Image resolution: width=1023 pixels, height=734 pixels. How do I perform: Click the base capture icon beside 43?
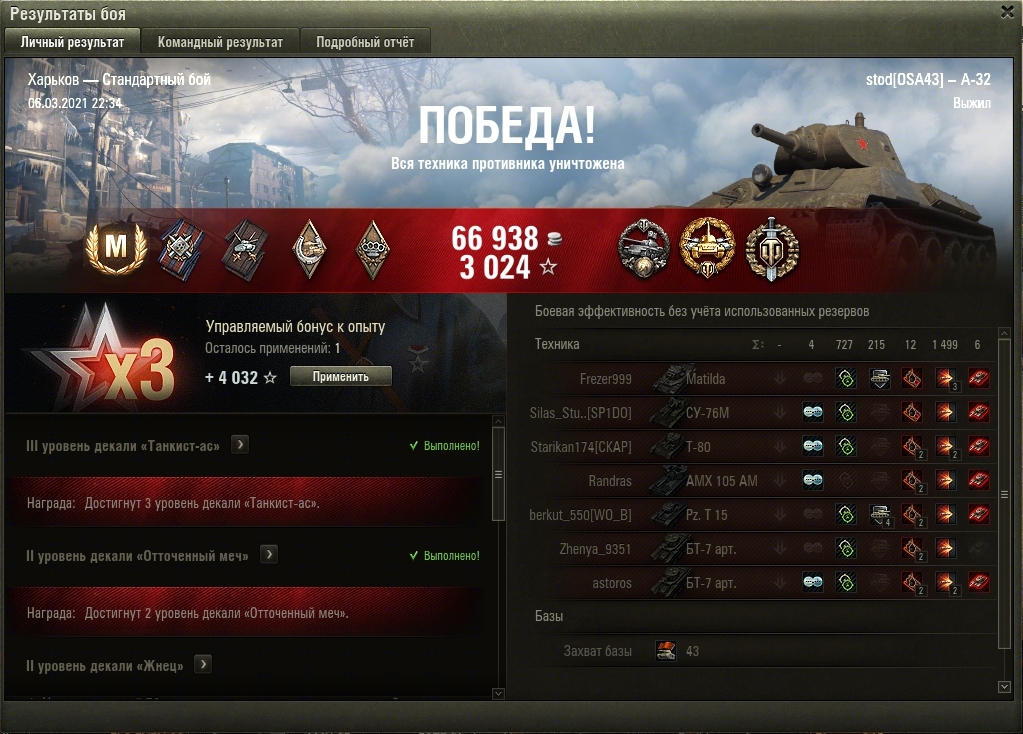click(666, 651)
